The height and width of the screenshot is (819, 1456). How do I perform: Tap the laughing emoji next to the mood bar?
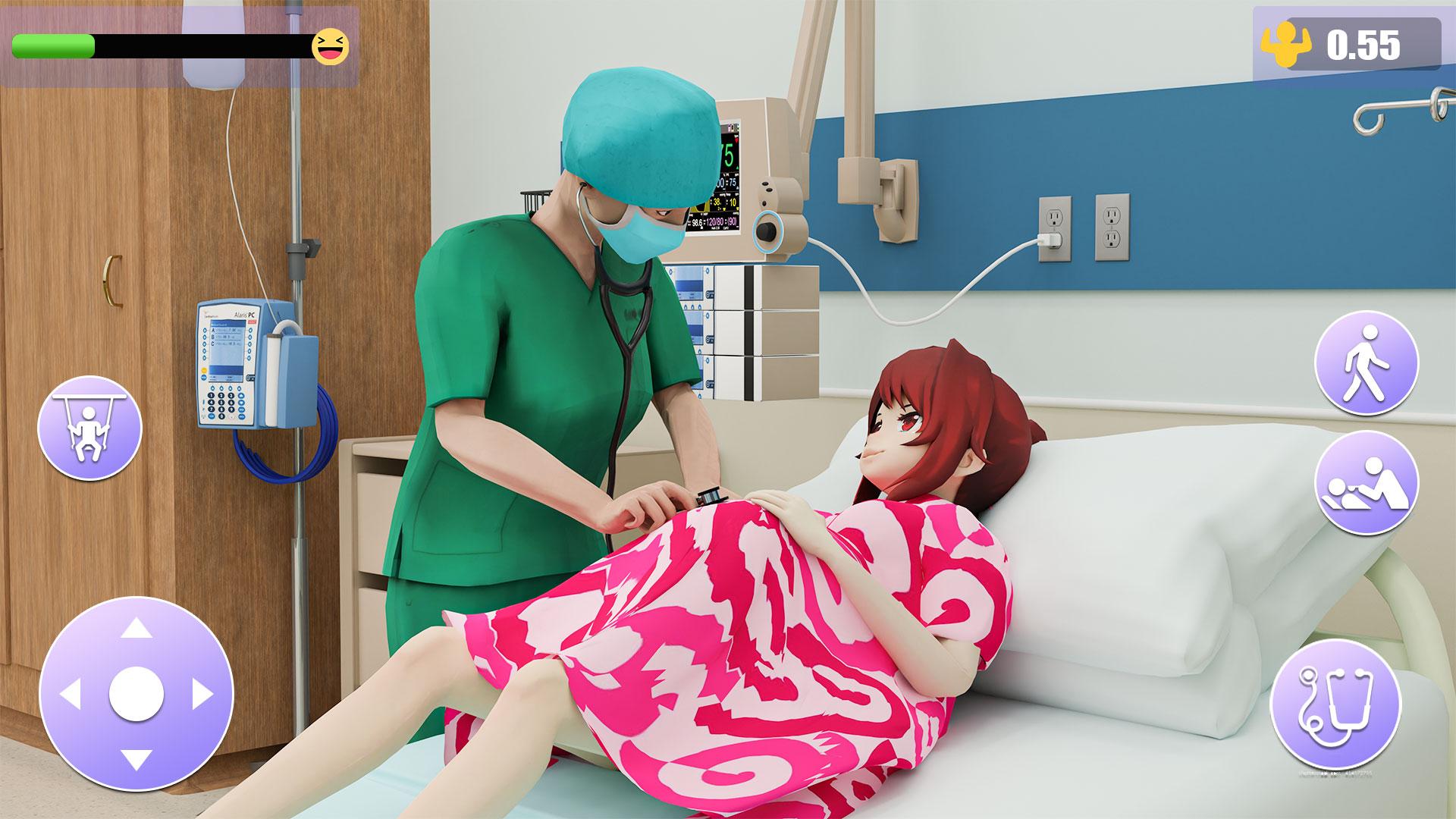pos(331,47)
